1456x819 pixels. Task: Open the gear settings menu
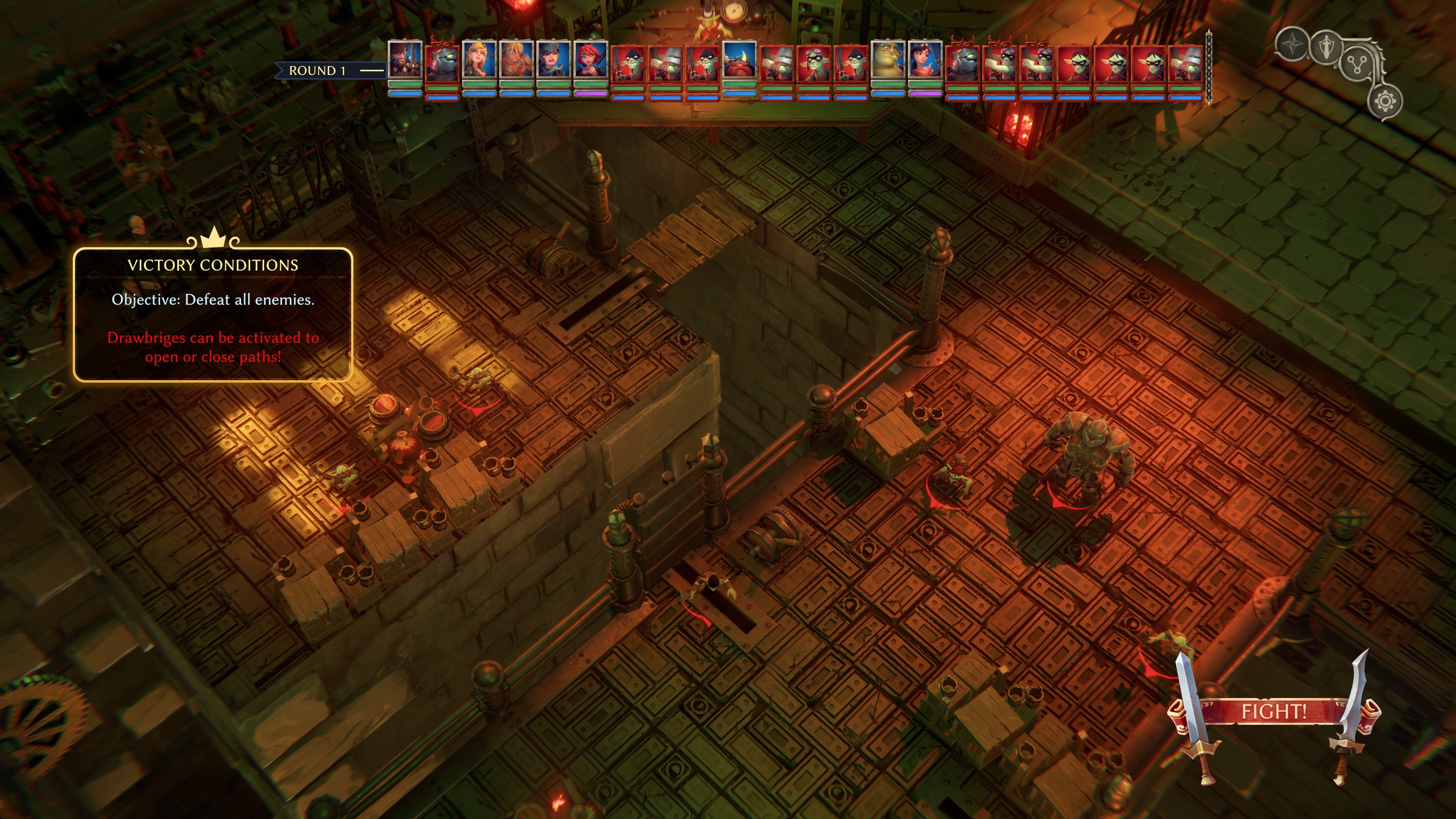(x=1385, y=102)
